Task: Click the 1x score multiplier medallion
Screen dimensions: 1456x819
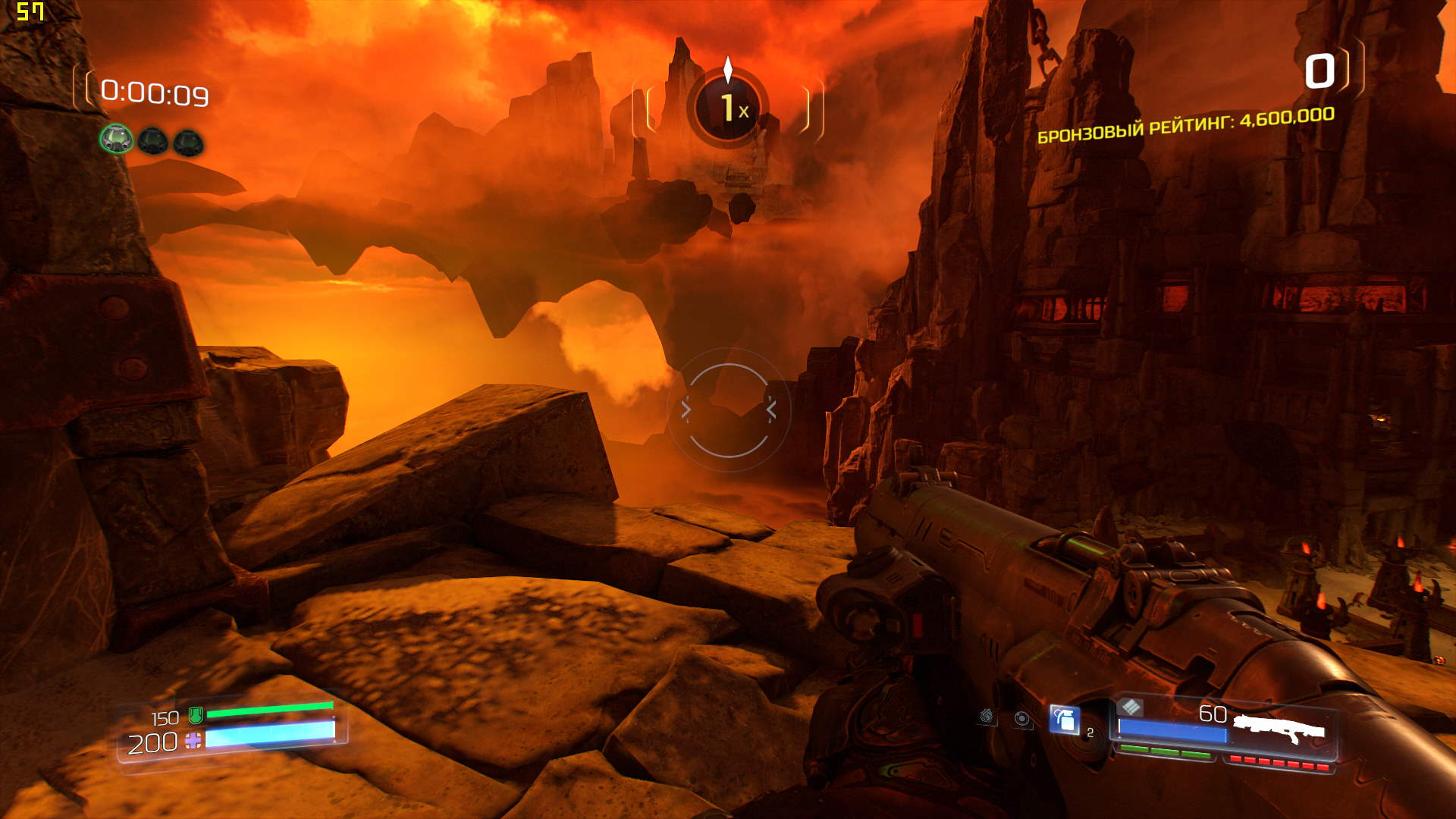Action: 728,108
